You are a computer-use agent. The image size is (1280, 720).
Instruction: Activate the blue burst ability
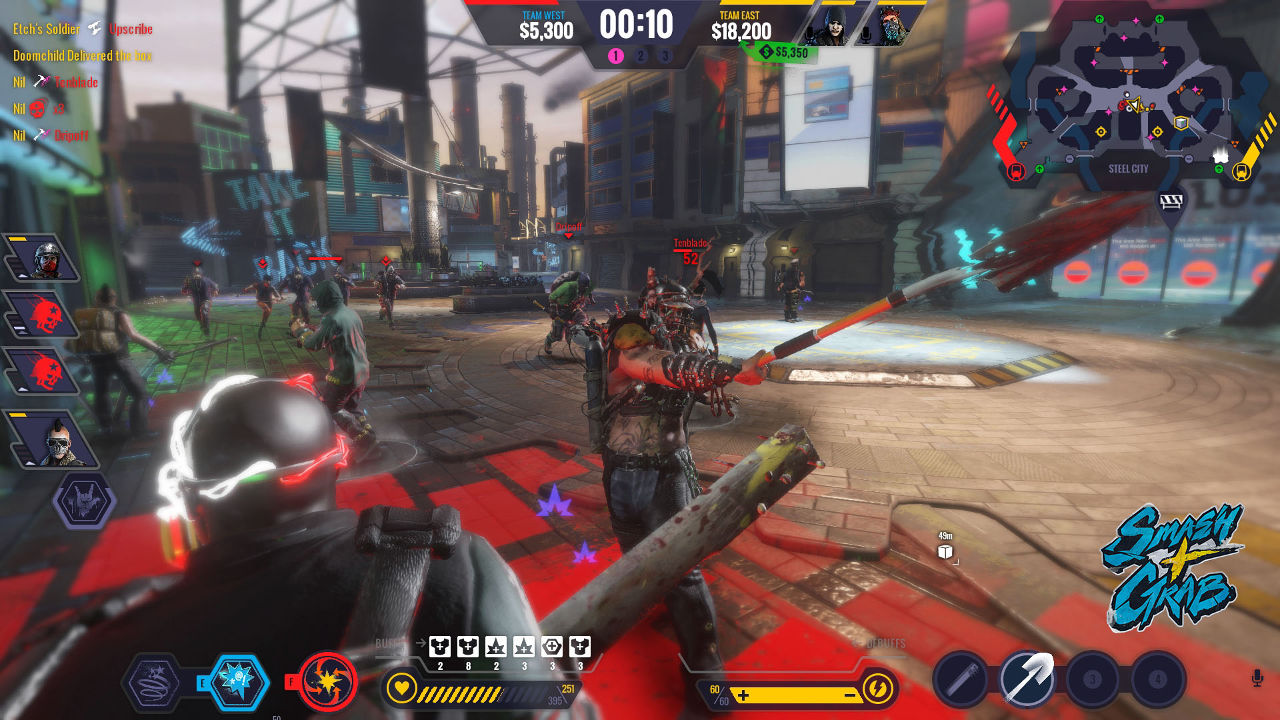(x=238, y=683)
